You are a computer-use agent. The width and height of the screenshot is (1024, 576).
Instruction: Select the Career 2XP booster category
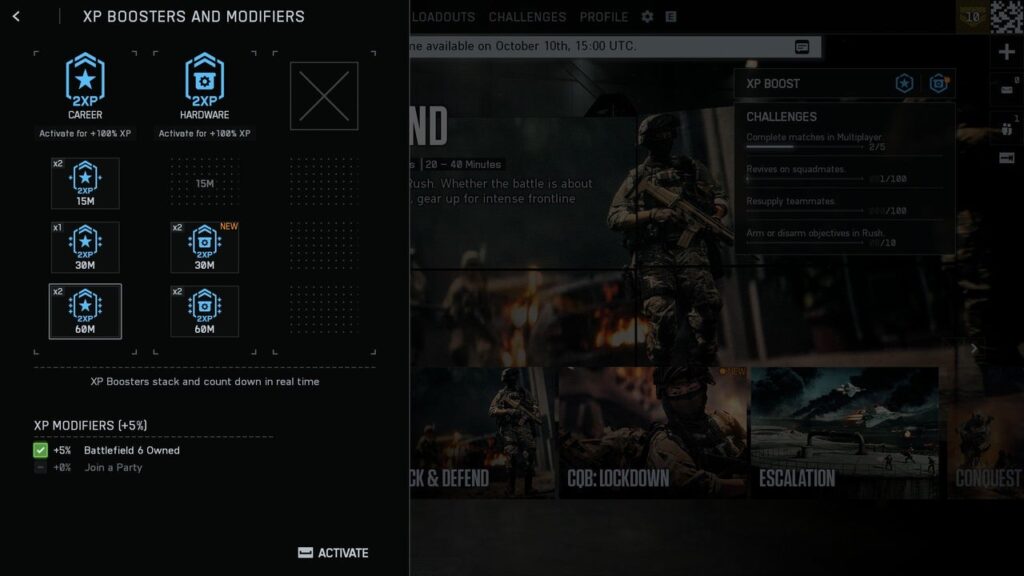[x=85, y=85]
